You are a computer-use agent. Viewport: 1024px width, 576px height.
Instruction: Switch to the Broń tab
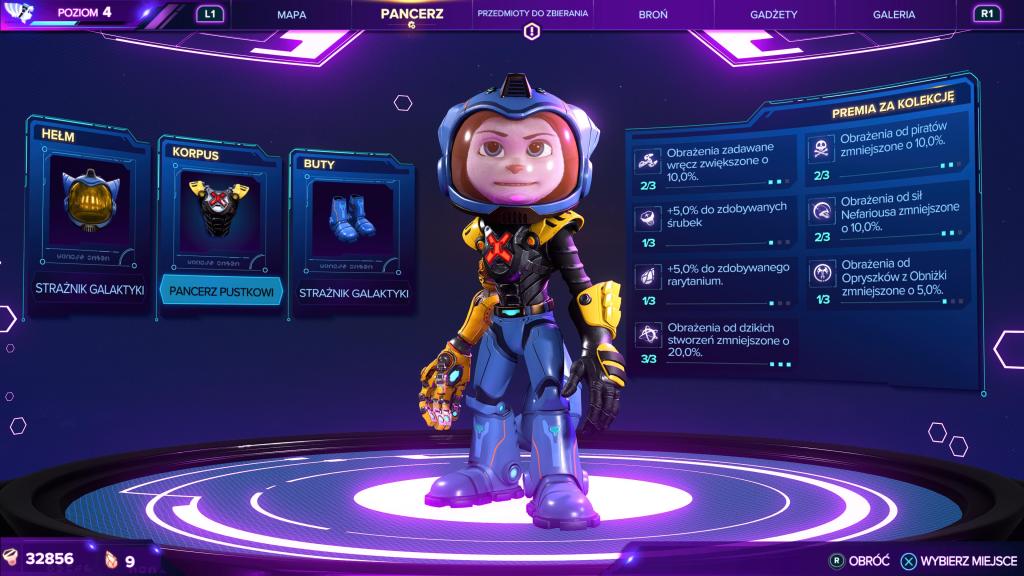(x=653, y=15)
